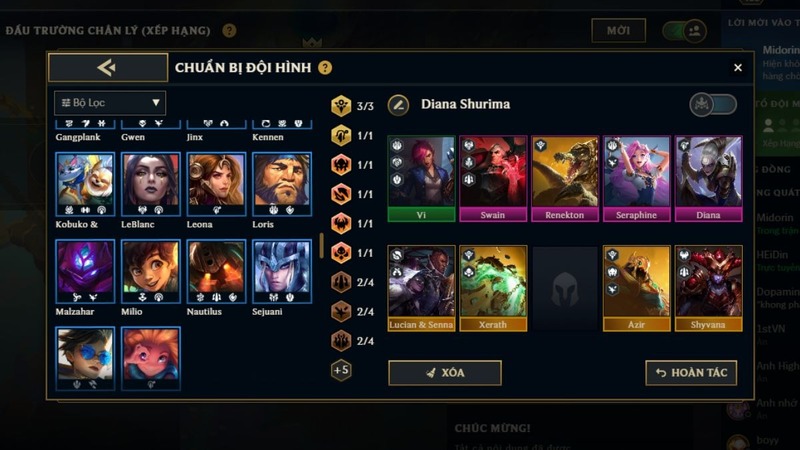Click the Xerath card in the team
This screenshot has height=450, width=800.
tap(493, 288)
